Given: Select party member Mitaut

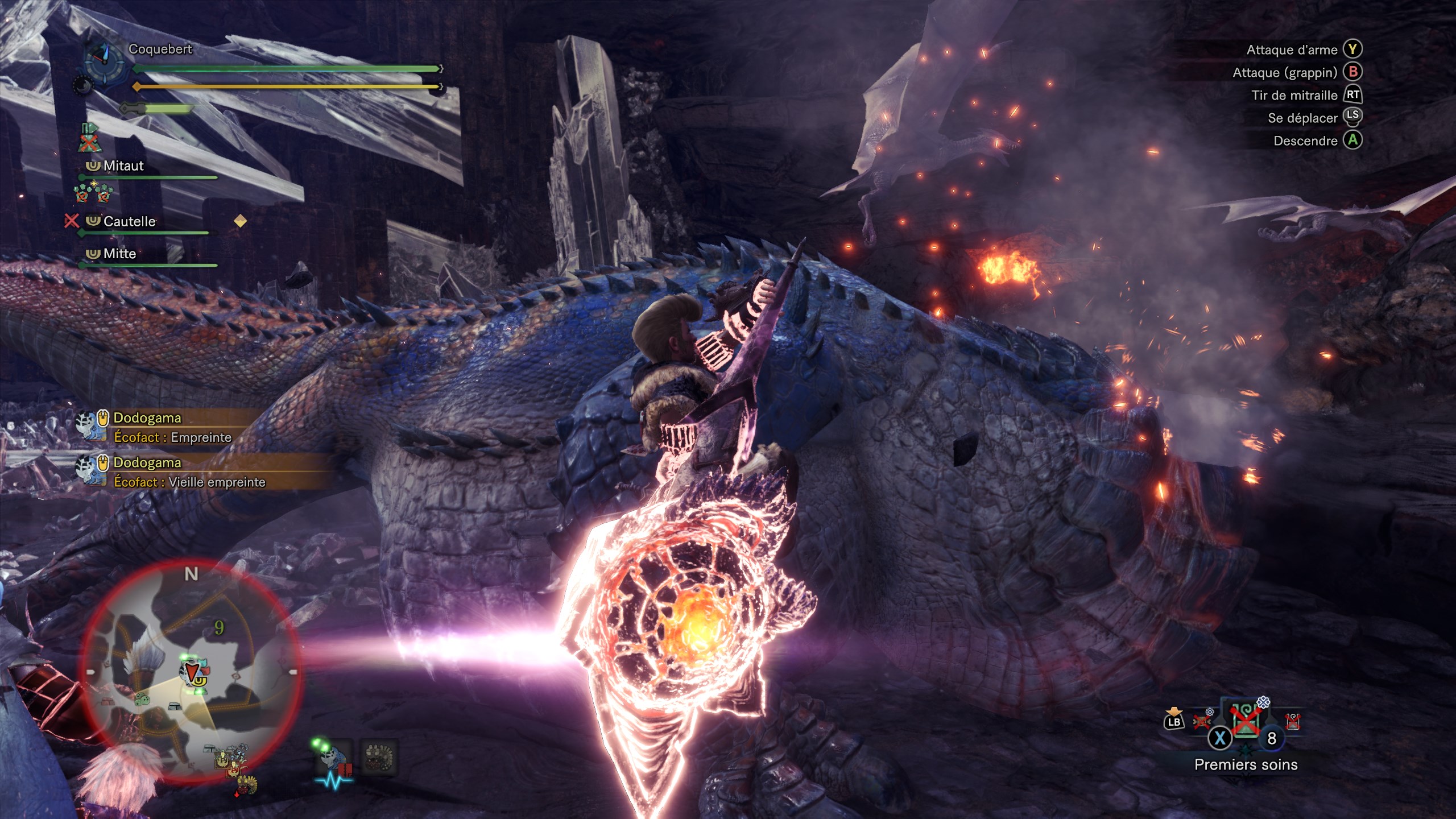Looking at the screenshot, I should [x=123, y=166].
